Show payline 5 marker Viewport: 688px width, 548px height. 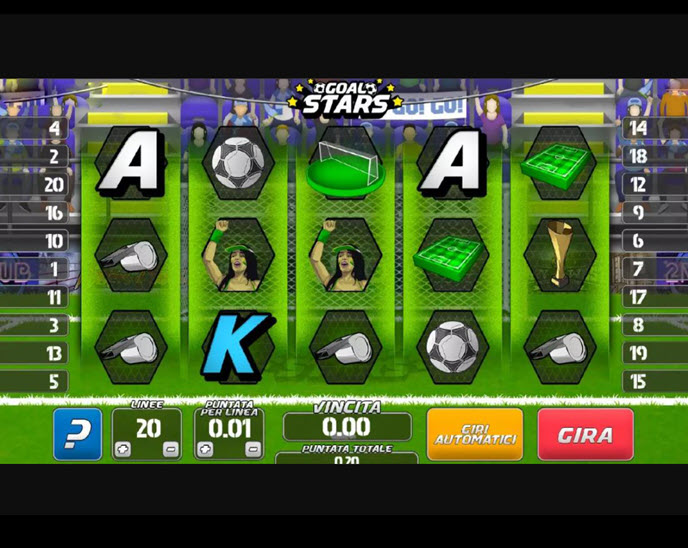54,381
